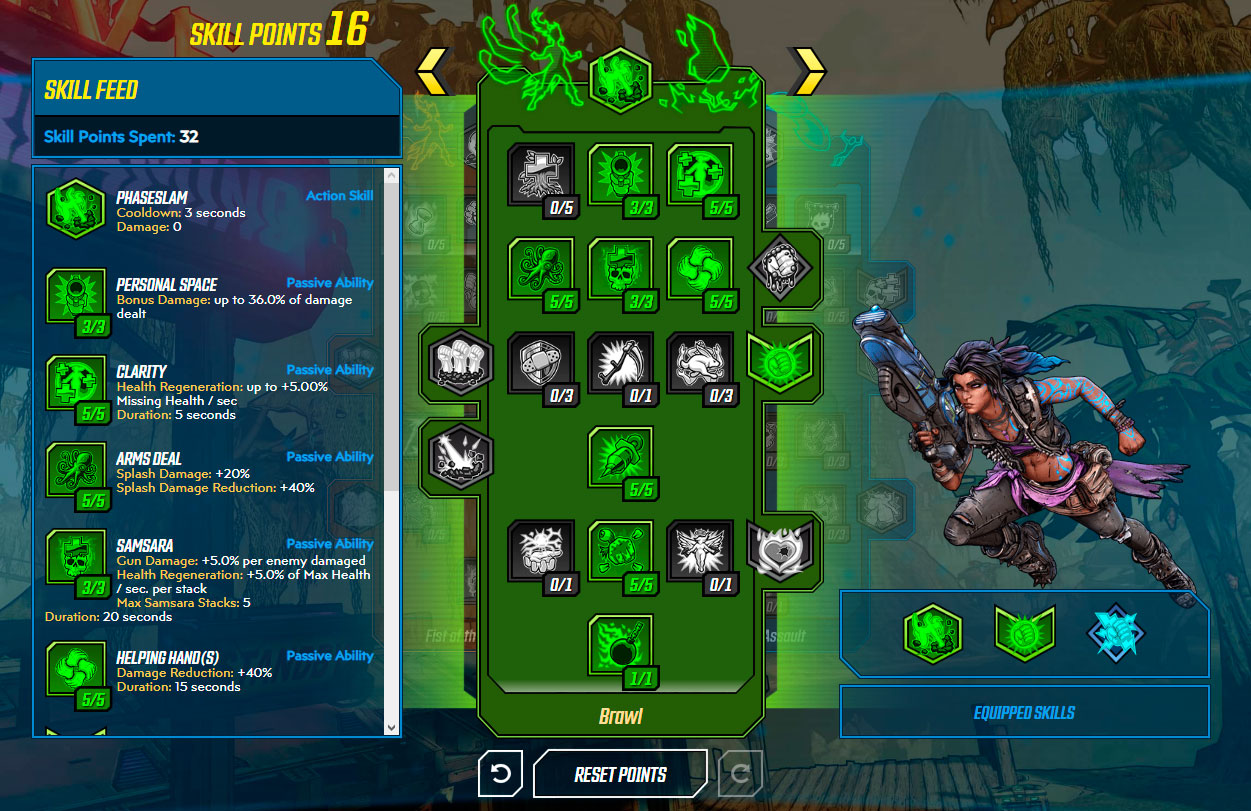Click the Brawl tree hexagon icon at top

click(620, 79)
